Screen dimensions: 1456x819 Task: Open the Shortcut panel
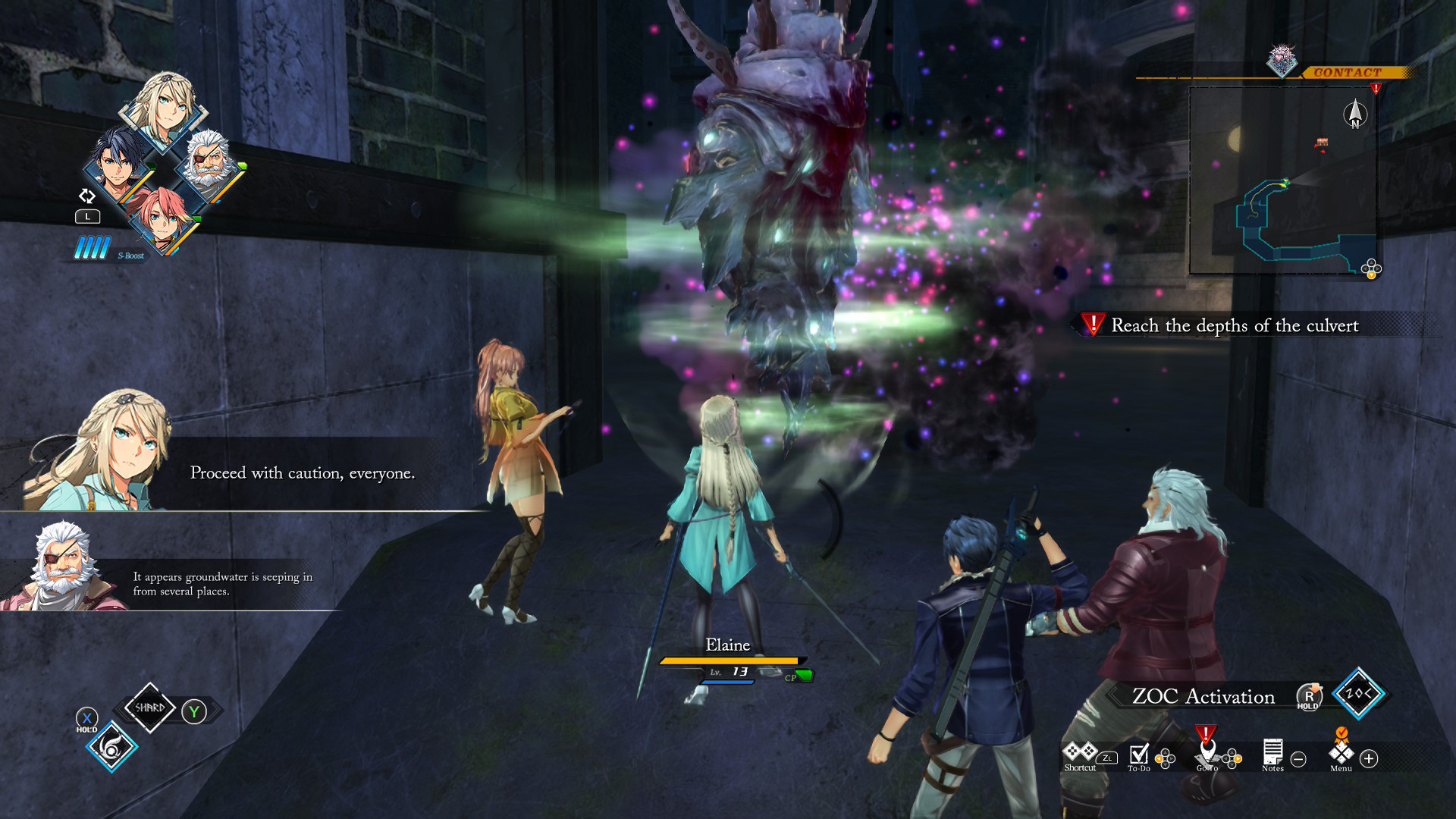coord(1080,756)
